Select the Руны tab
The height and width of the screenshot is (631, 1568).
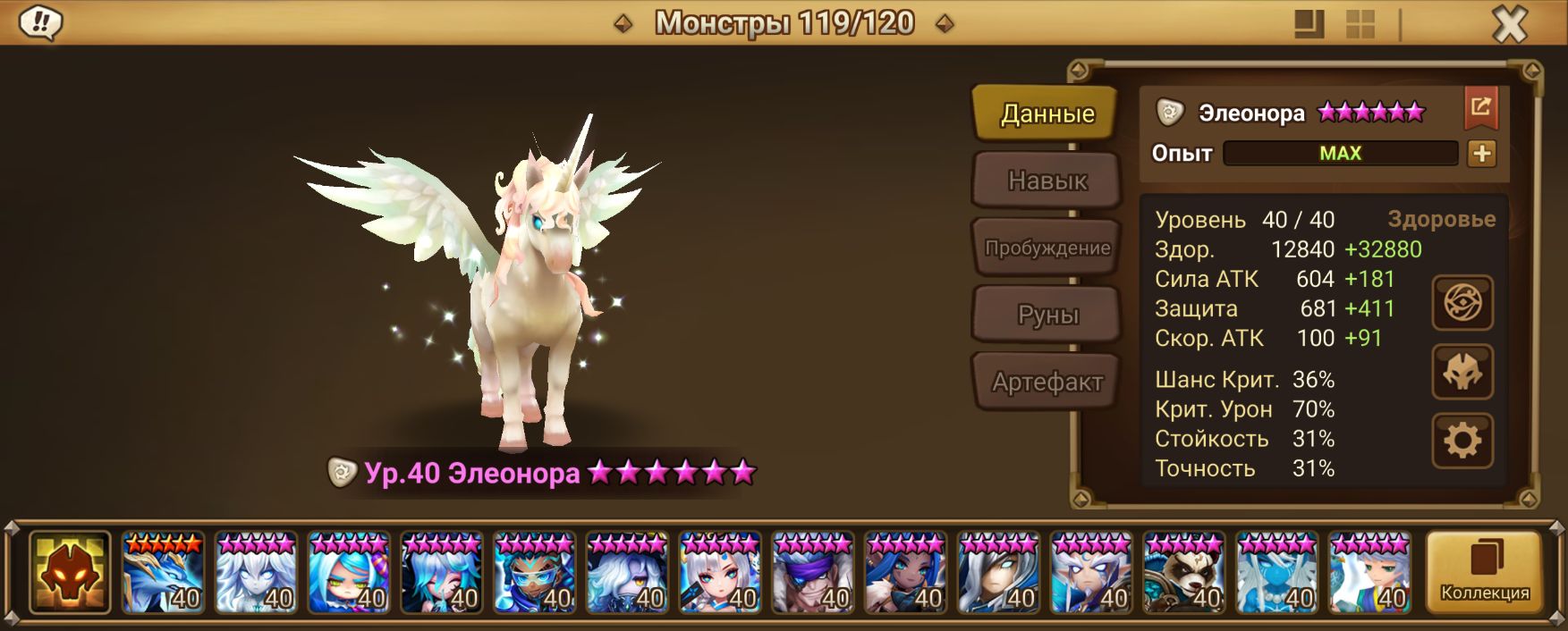[1047, 315]
